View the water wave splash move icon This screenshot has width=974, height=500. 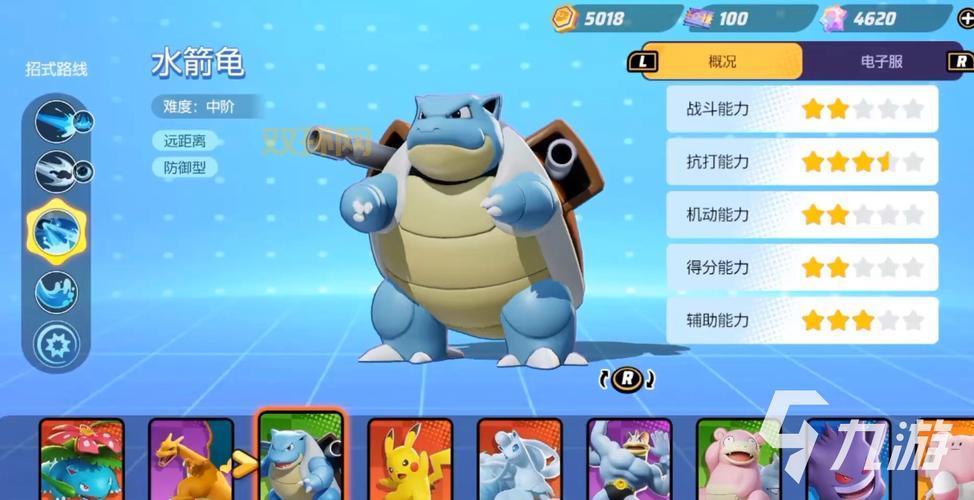pyautogui.click(x=56, y=292)
